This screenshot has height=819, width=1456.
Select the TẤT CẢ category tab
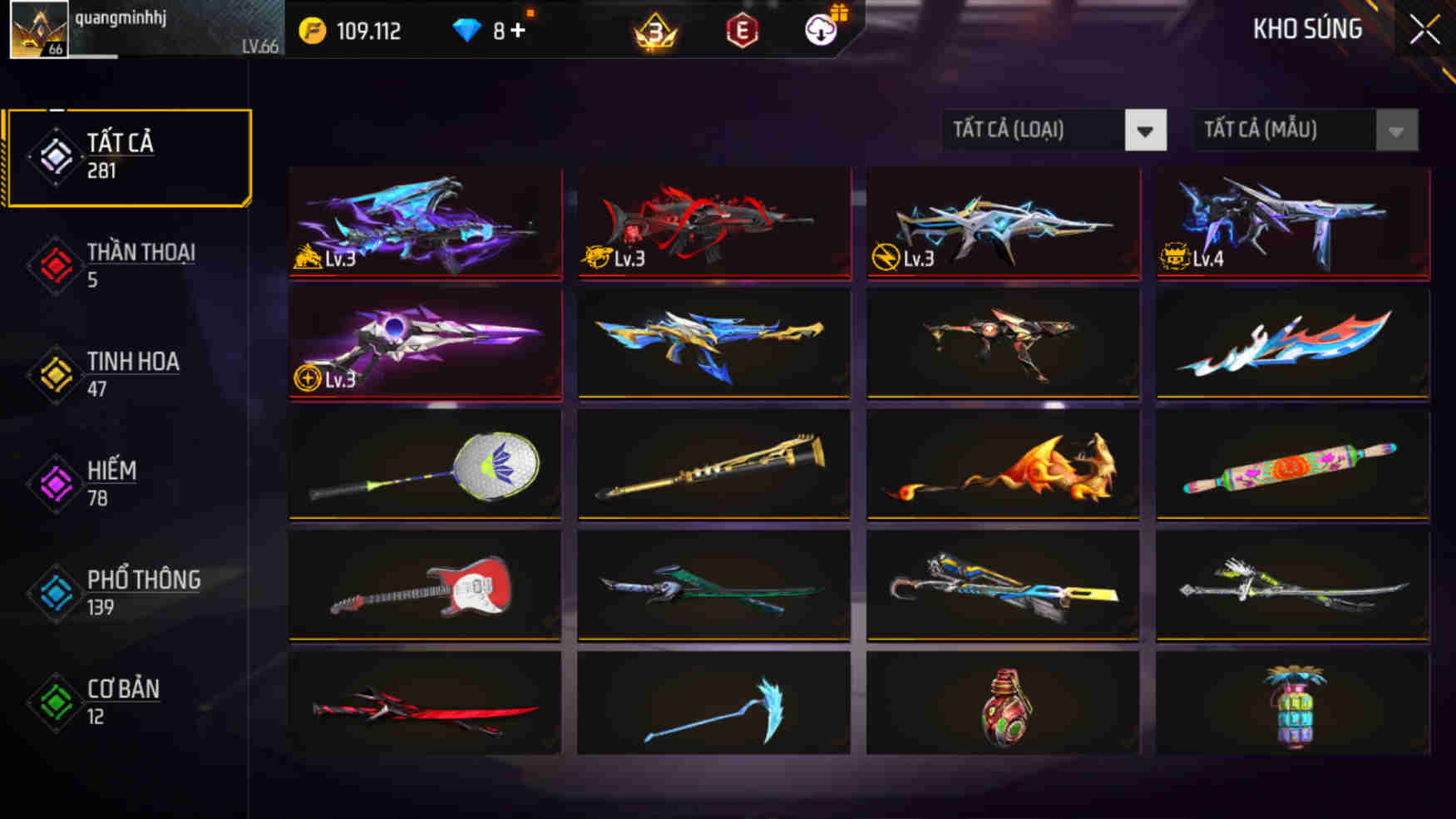point(129,155)
